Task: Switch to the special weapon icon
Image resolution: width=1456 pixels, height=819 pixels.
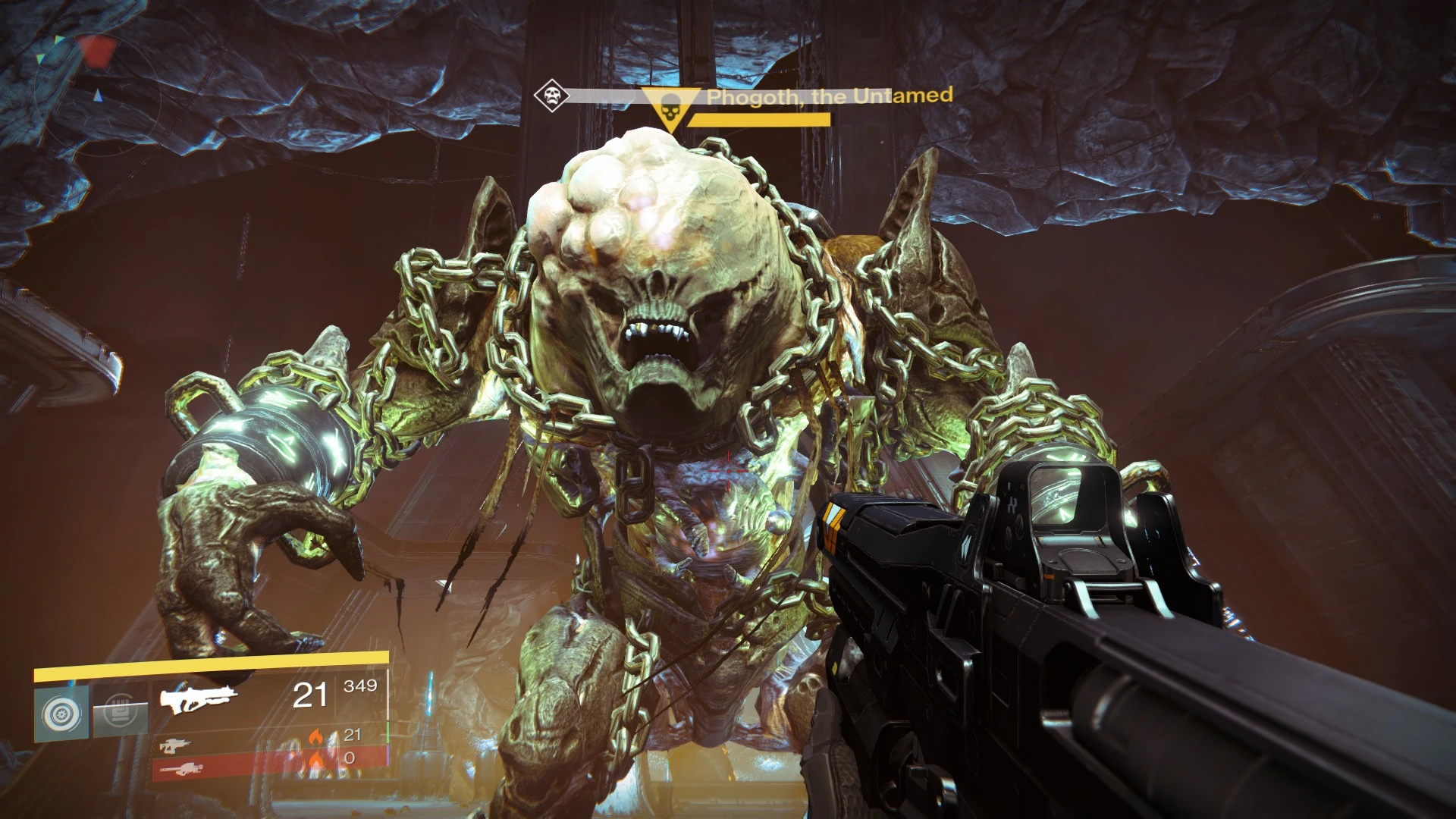Action: [x=175, y=745]
